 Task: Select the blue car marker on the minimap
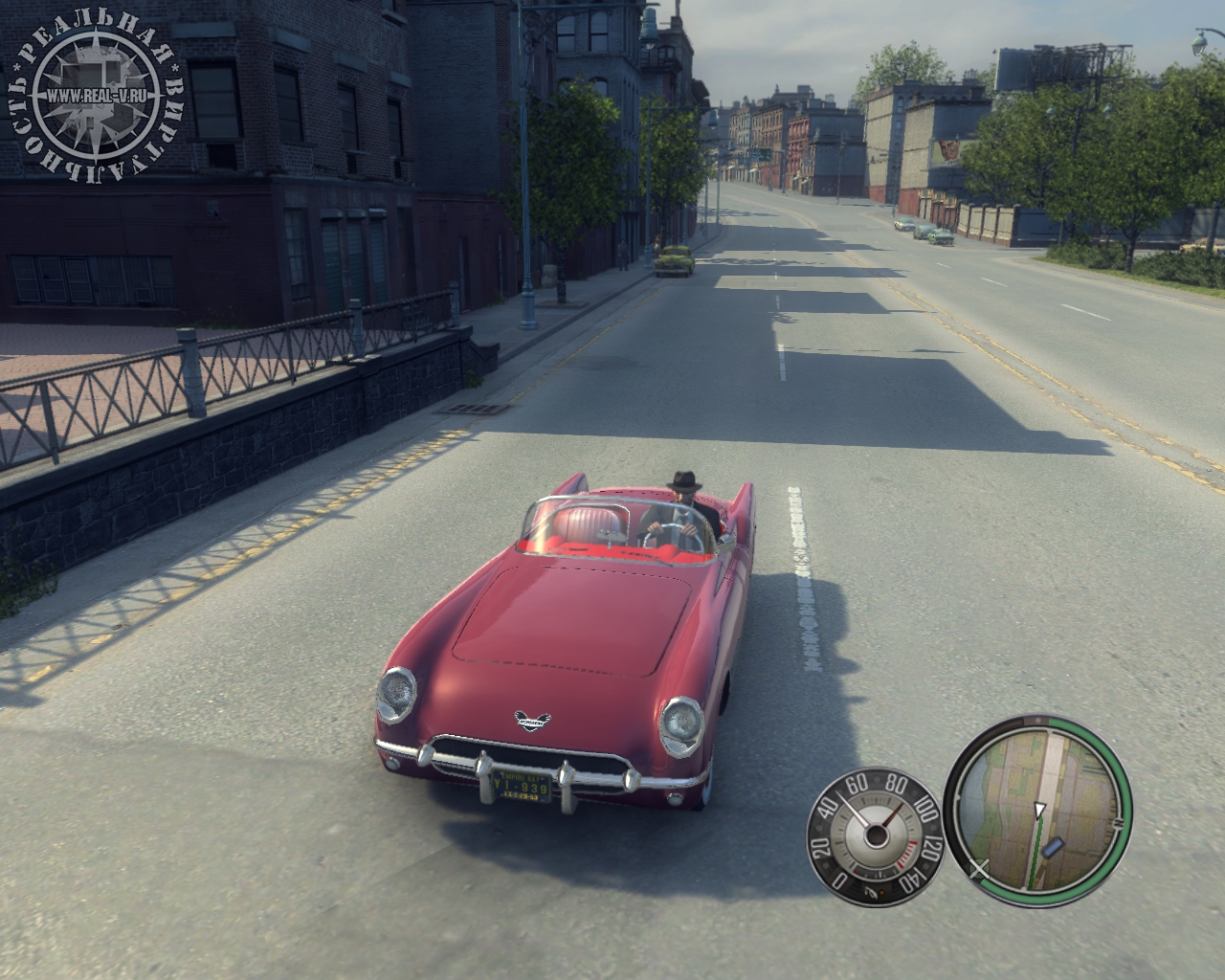tap(1054, 847)
